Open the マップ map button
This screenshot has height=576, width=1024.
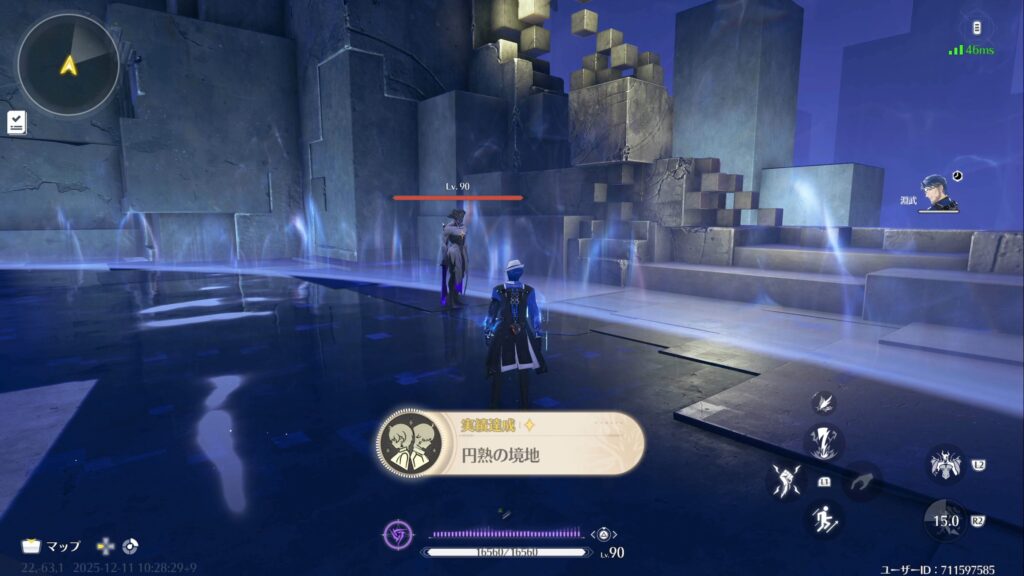50,546
